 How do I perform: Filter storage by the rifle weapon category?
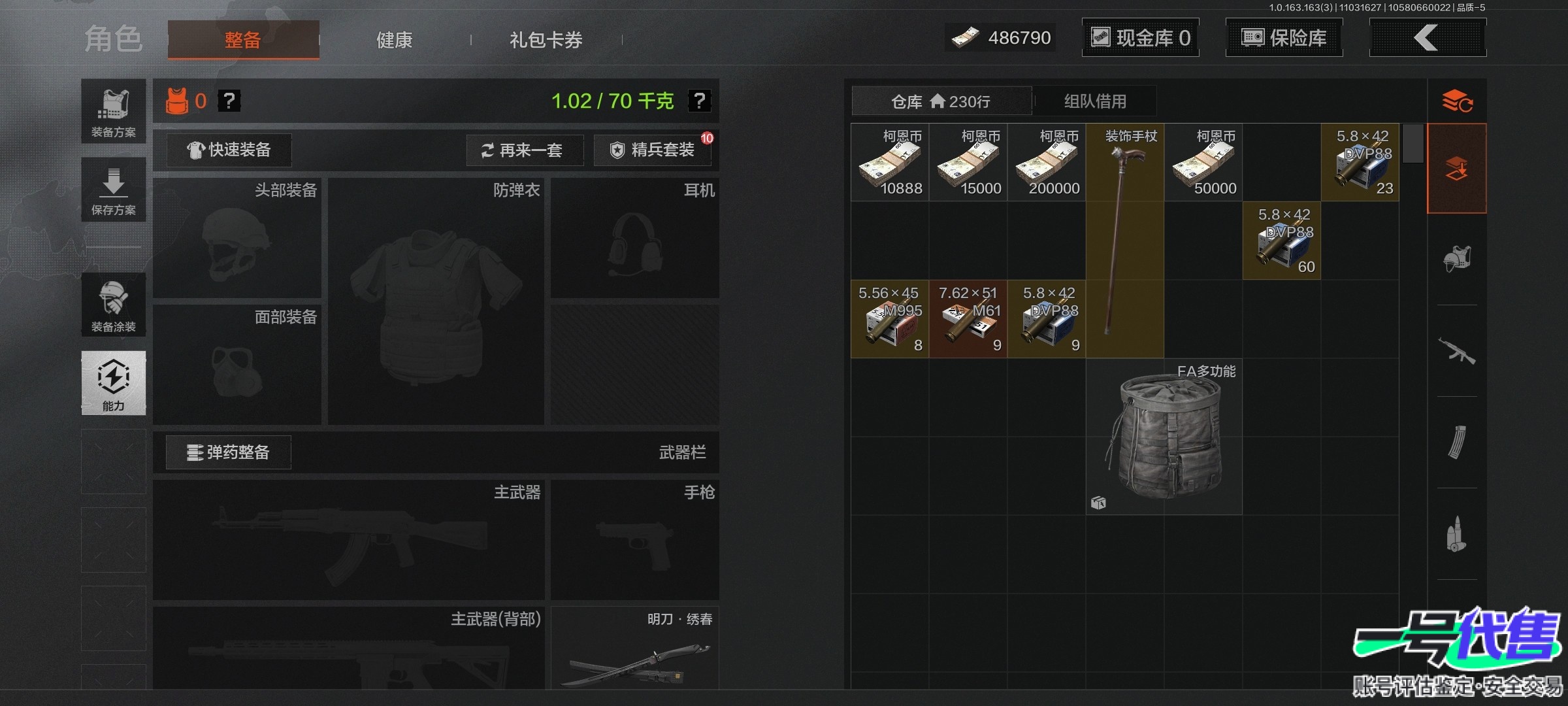click(1457, 351)
